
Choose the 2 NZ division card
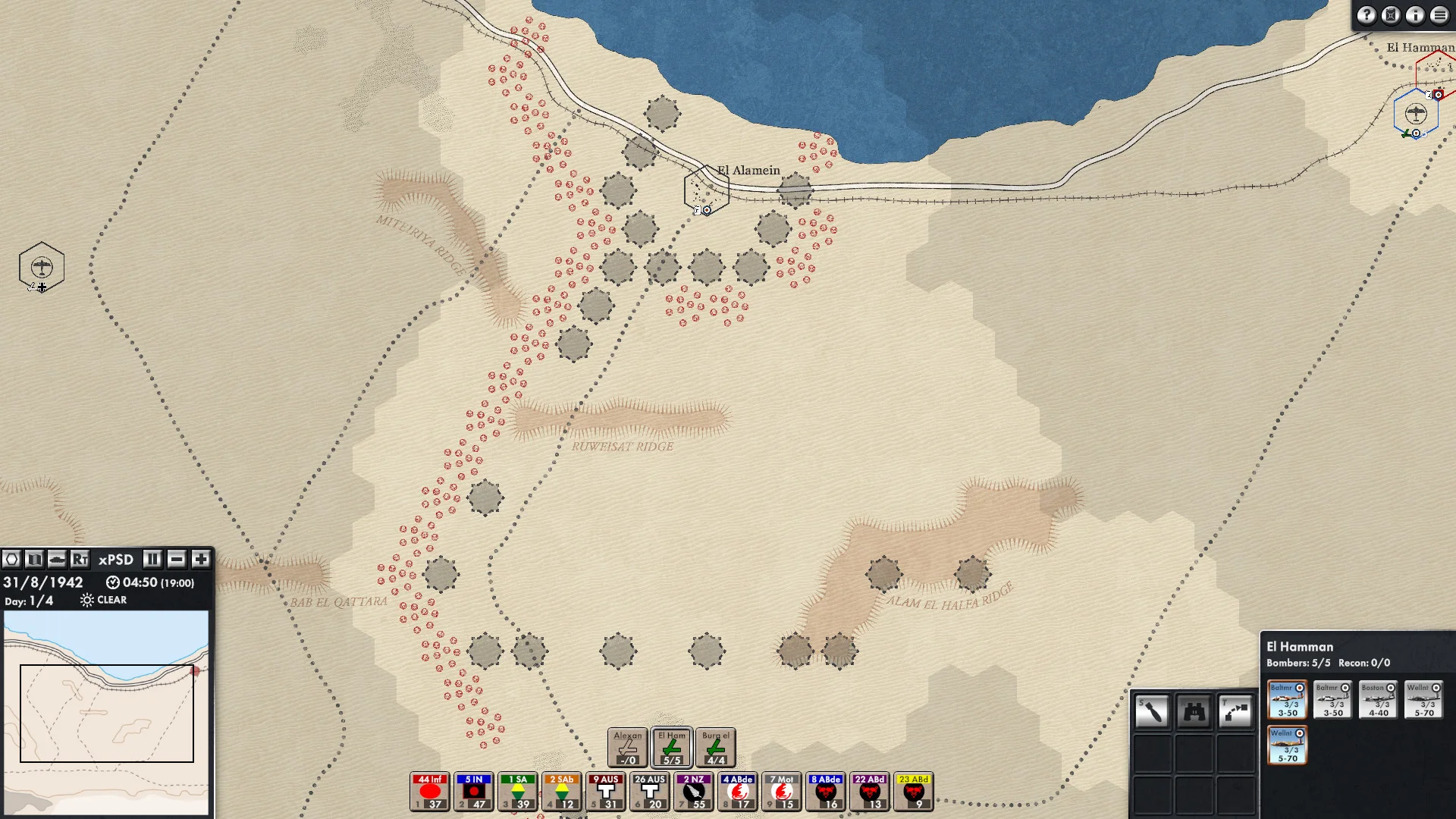(694, 792)
